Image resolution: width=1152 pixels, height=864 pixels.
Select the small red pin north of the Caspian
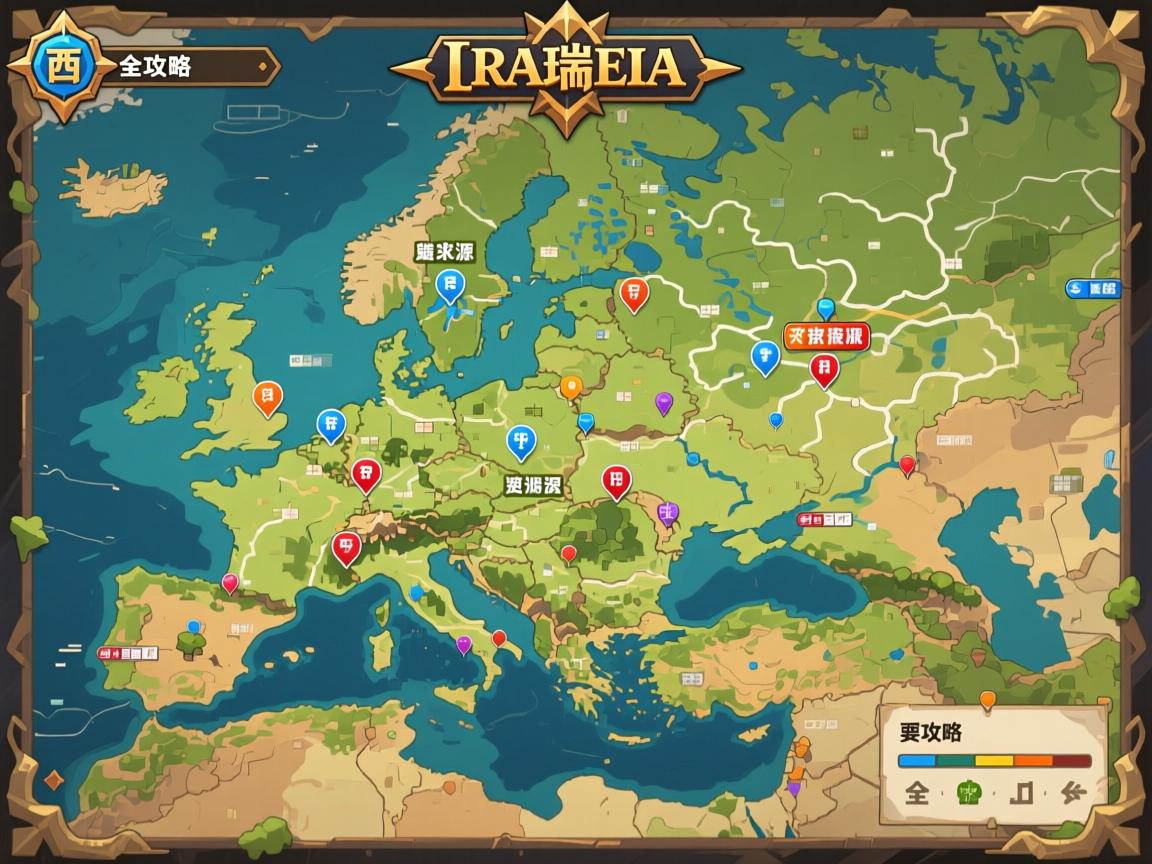coord(907,464)
